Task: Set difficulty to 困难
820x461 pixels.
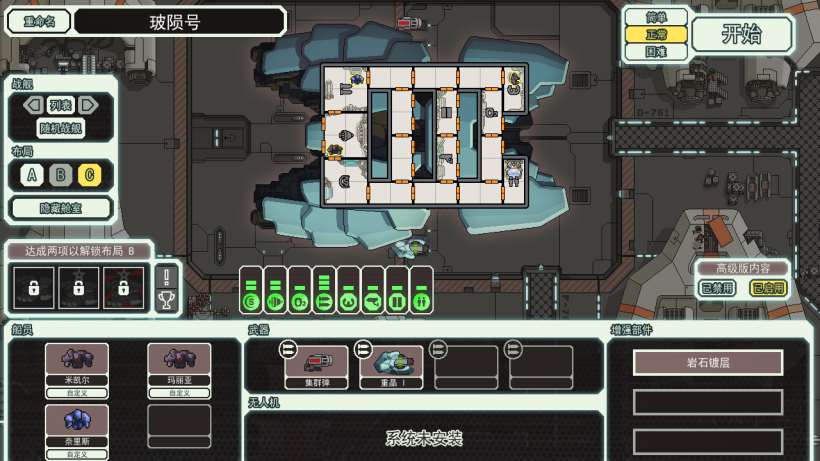Action: coord(656,51)
